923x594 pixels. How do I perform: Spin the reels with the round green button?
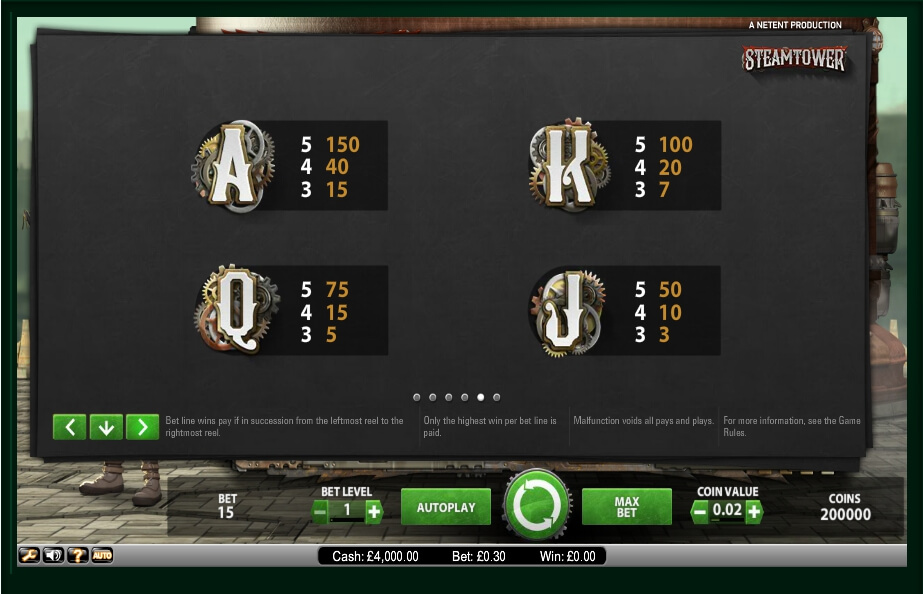click(x=537, y=506)
